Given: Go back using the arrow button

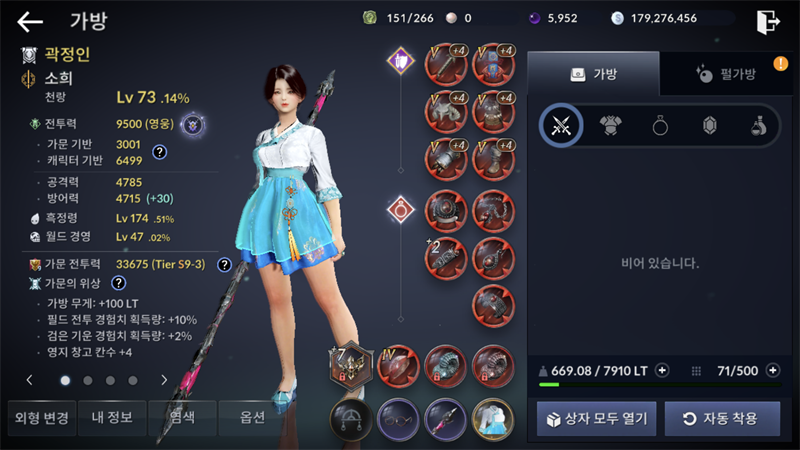Looking at the screenshot, I should point(31,21).
